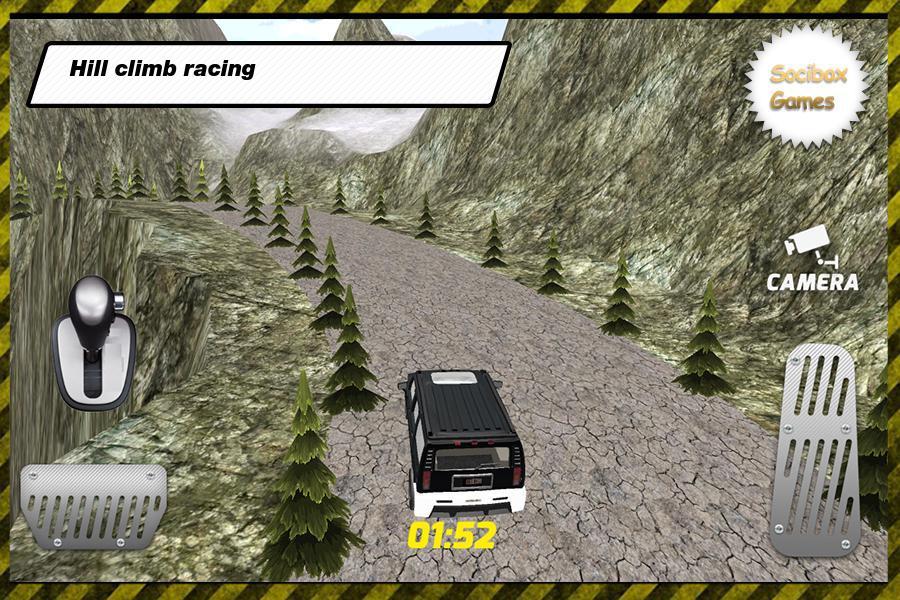Tap the gear shift lever
The height and width of the screenshot is (600, 900).
tap(91, 341)
